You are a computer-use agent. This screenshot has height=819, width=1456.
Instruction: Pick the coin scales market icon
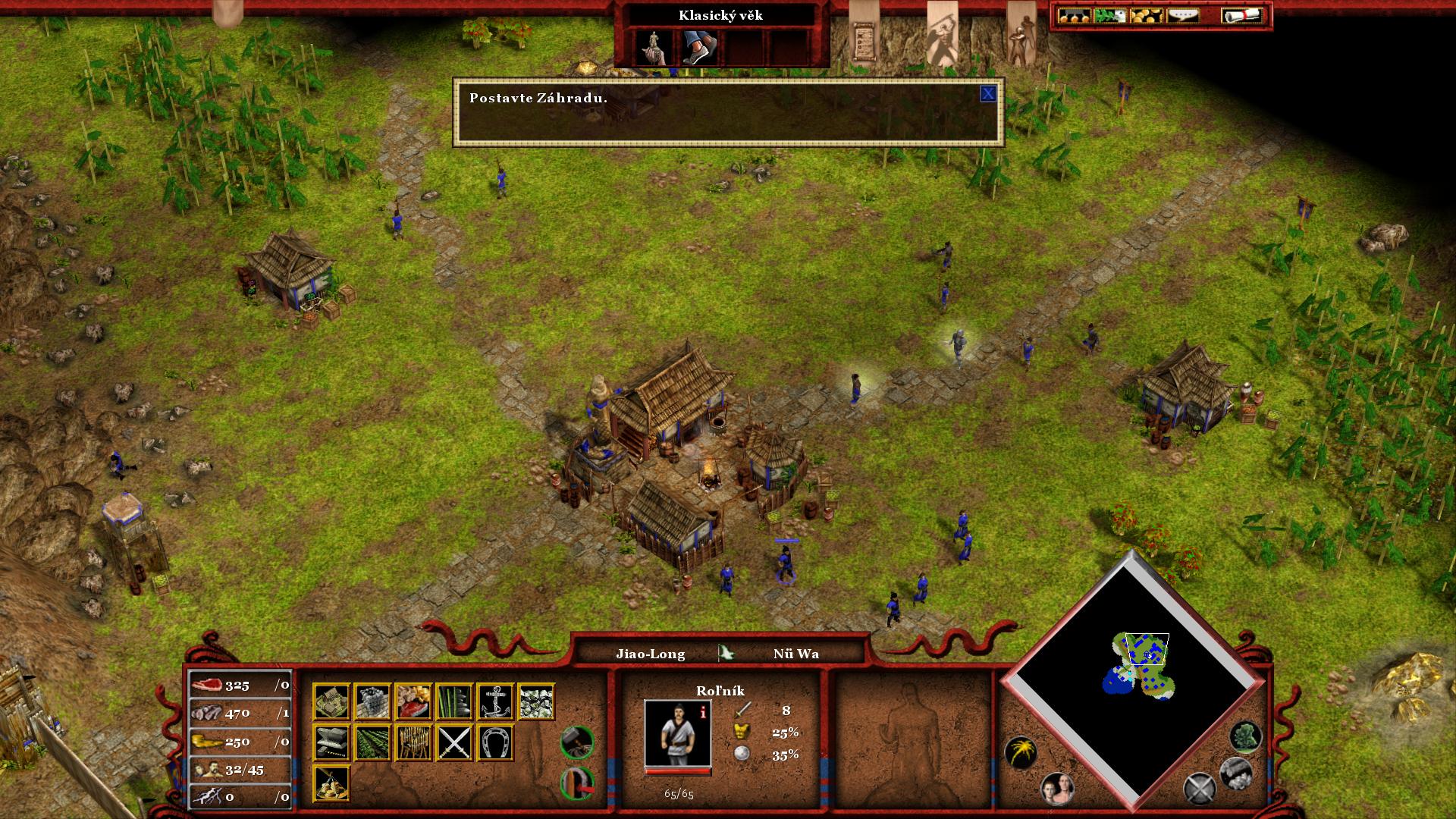pos(331,783)
